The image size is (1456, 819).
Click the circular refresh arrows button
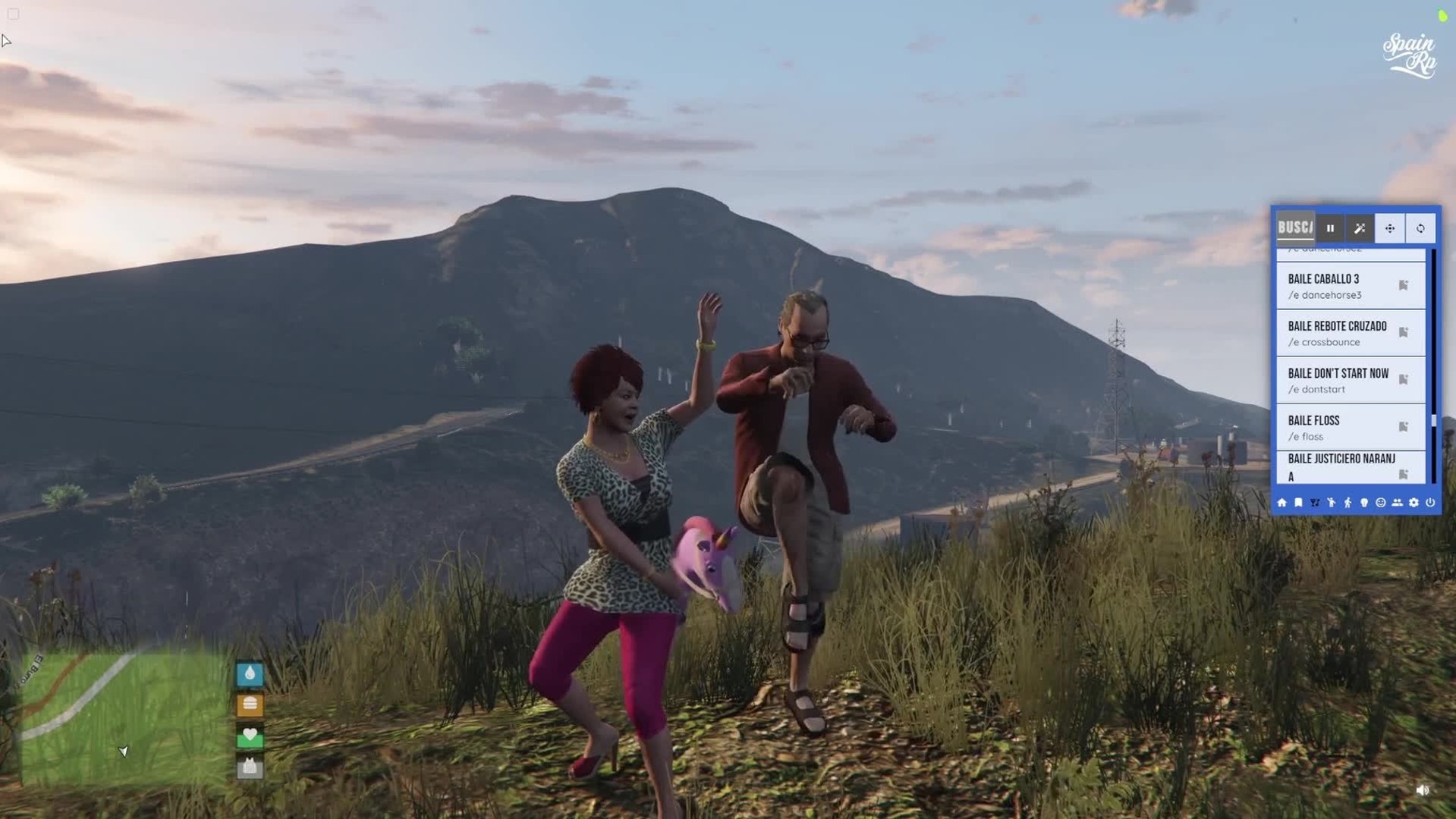(x=1420, y=228)
